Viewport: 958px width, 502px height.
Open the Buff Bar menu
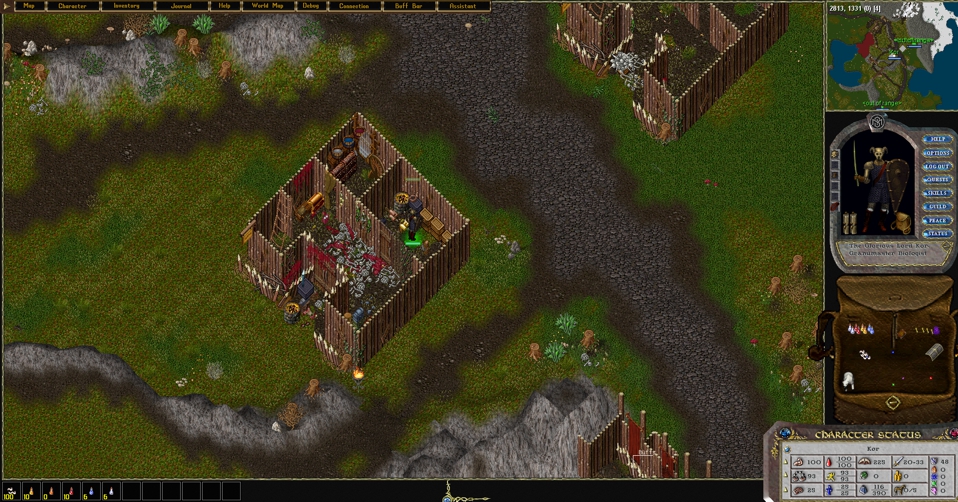[408, 6]
